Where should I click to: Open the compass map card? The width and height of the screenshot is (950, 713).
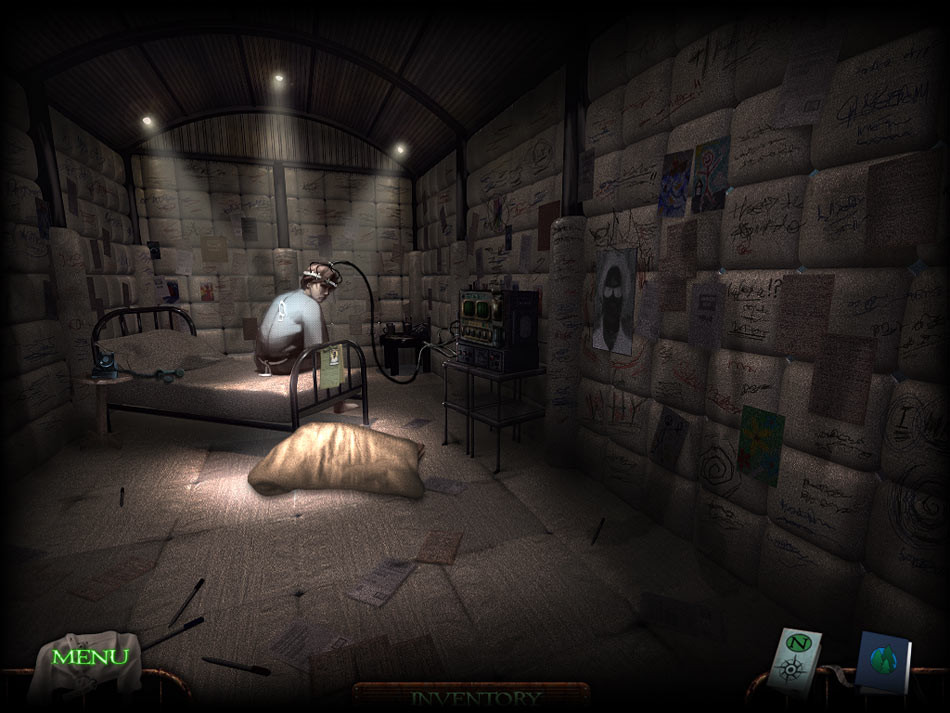point(800,659)
